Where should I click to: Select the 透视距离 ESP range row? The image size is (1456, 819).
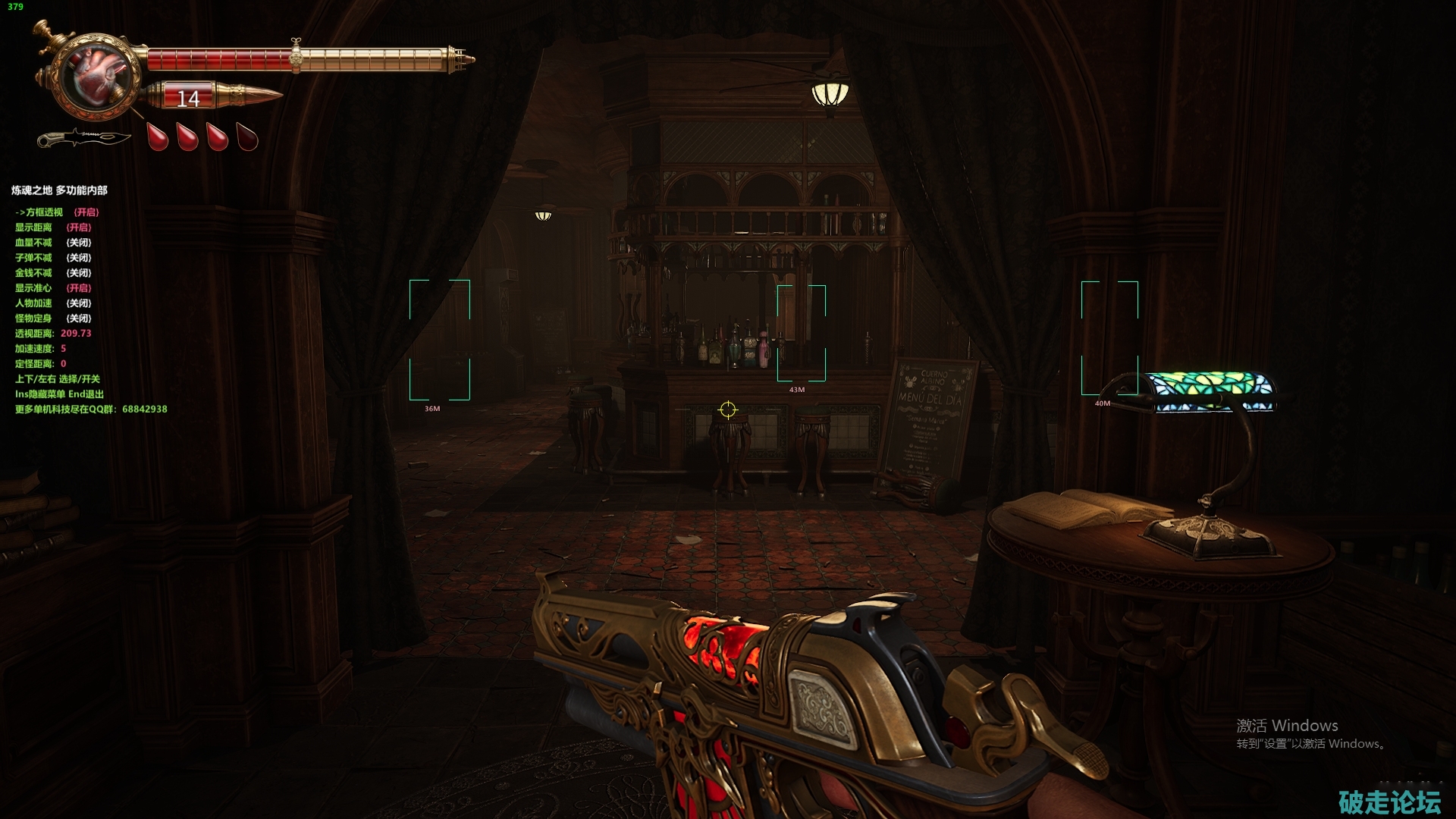[x=52, y=334]
